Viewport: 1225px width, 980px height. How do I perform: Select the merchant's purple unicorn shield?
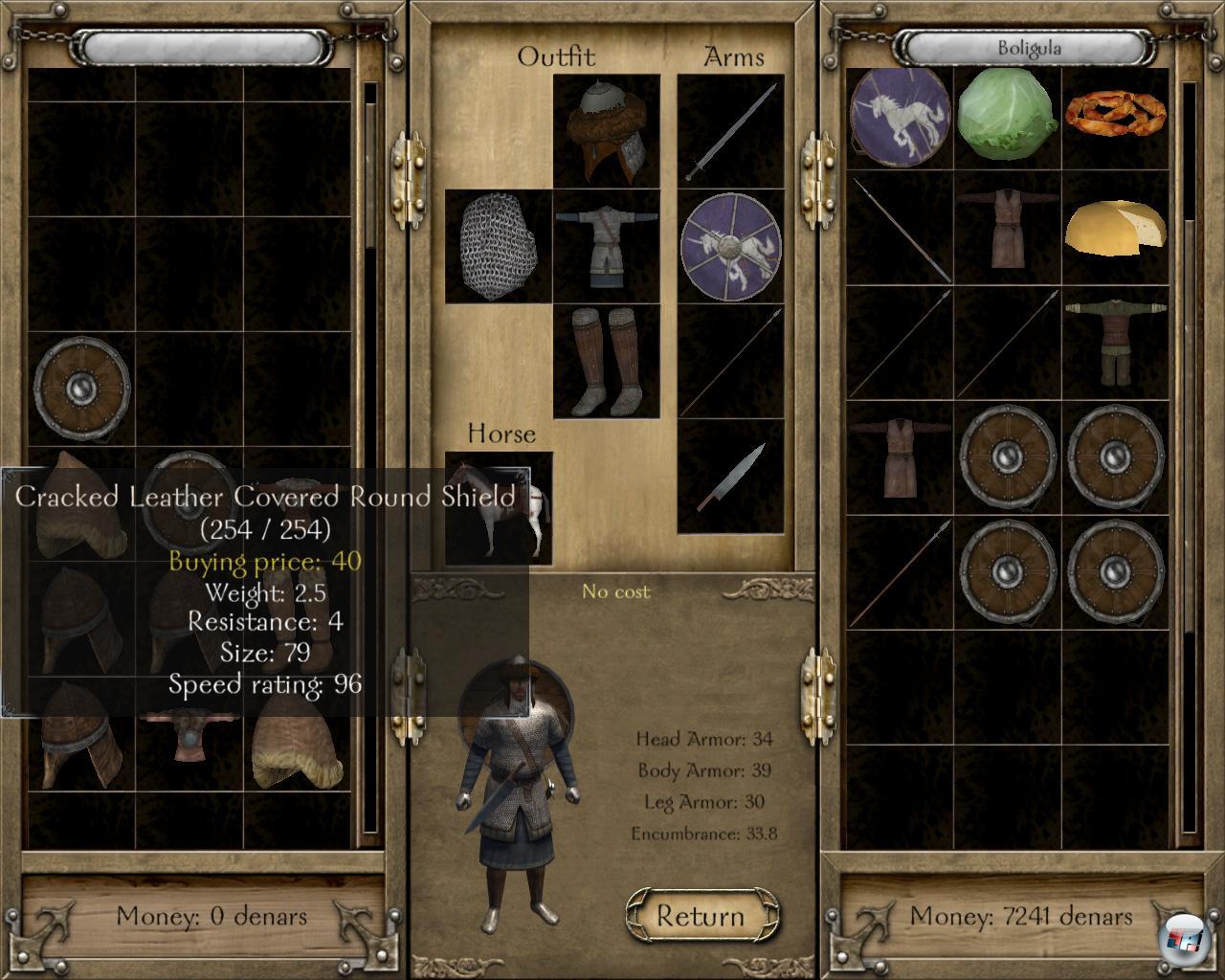[899, 115]
